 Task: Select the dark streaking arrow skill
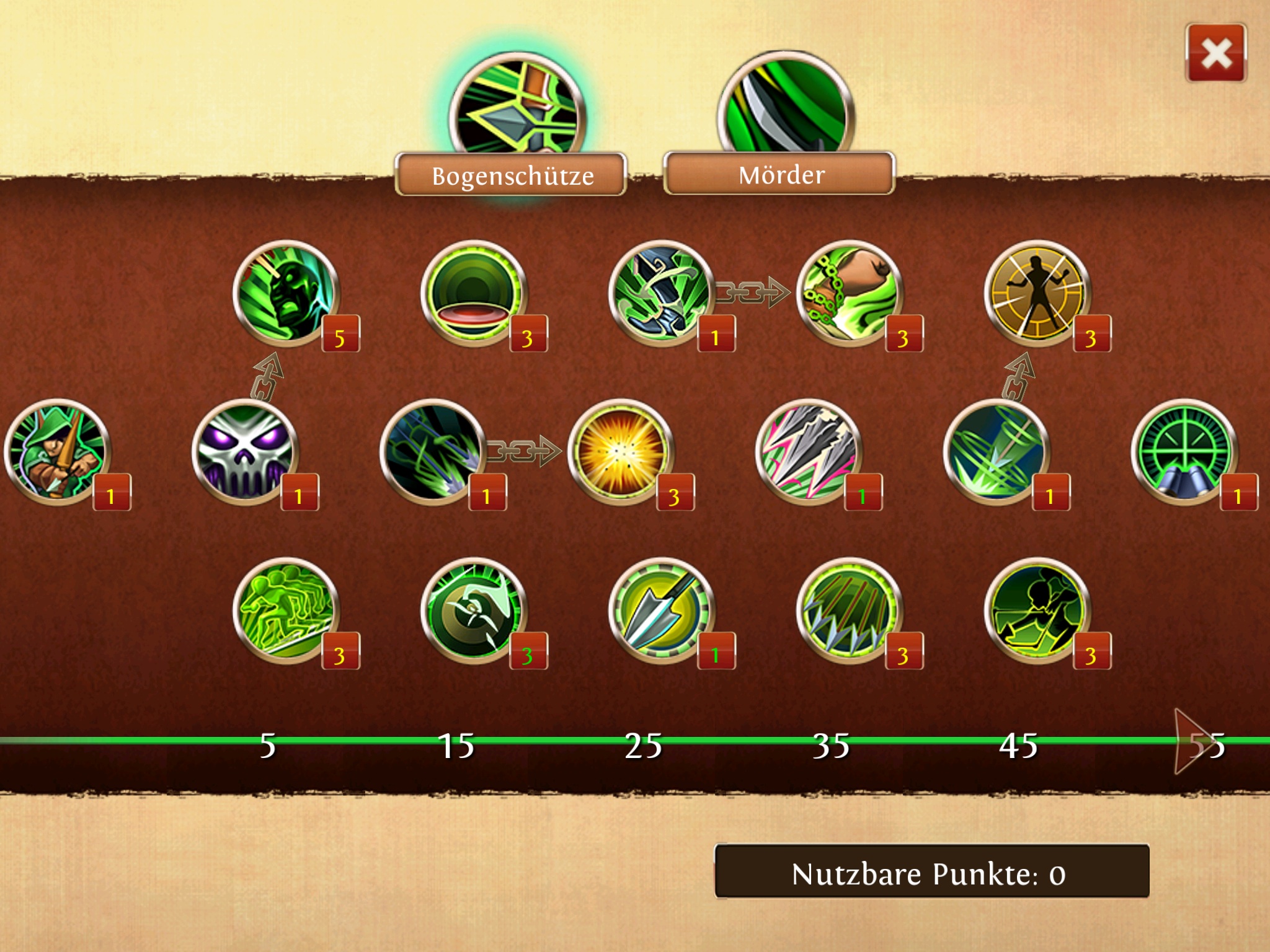point(433,451)
